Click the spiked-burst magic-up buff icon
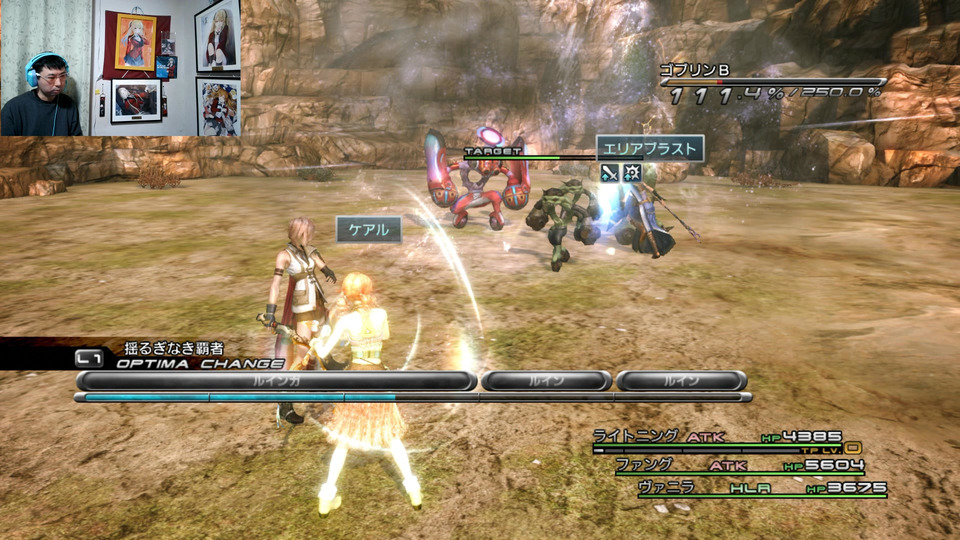Viewport: 960px width, 540px height. click(633, 173)
